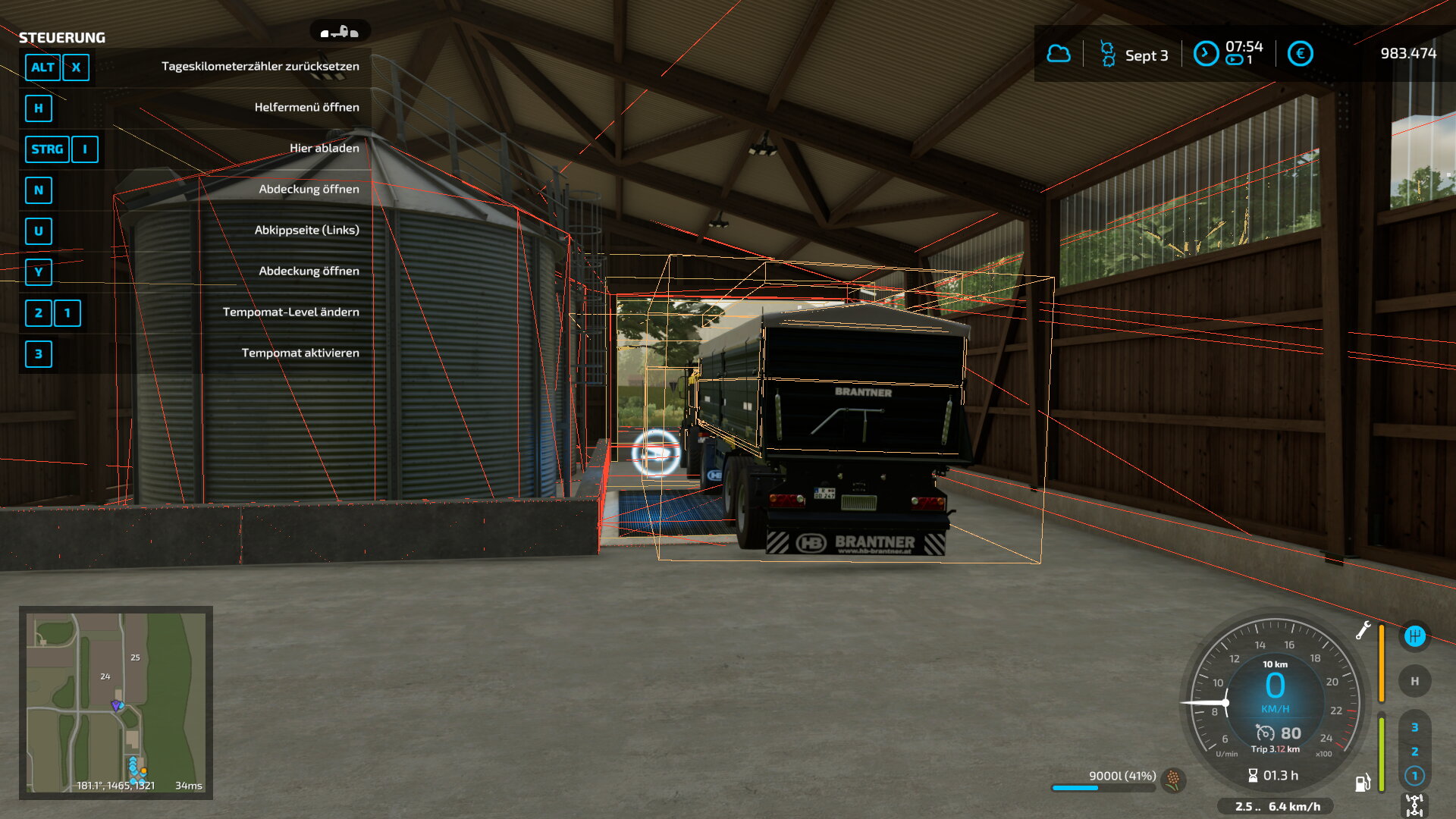
Task: Check the cloud weather icon
Action: 1059,54
